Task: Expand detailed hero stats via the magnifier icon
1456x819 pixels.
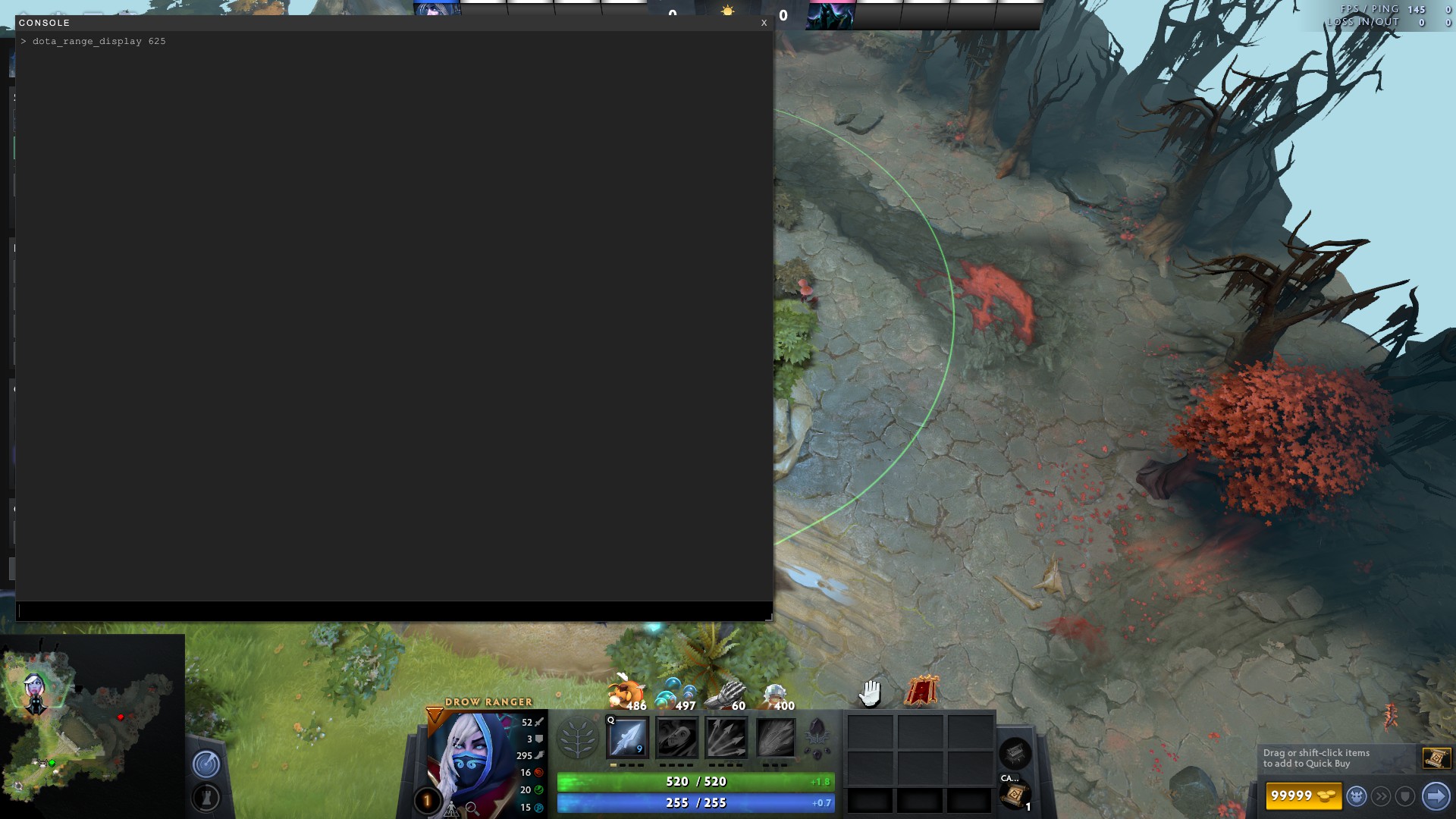Action: click(471, 808)
